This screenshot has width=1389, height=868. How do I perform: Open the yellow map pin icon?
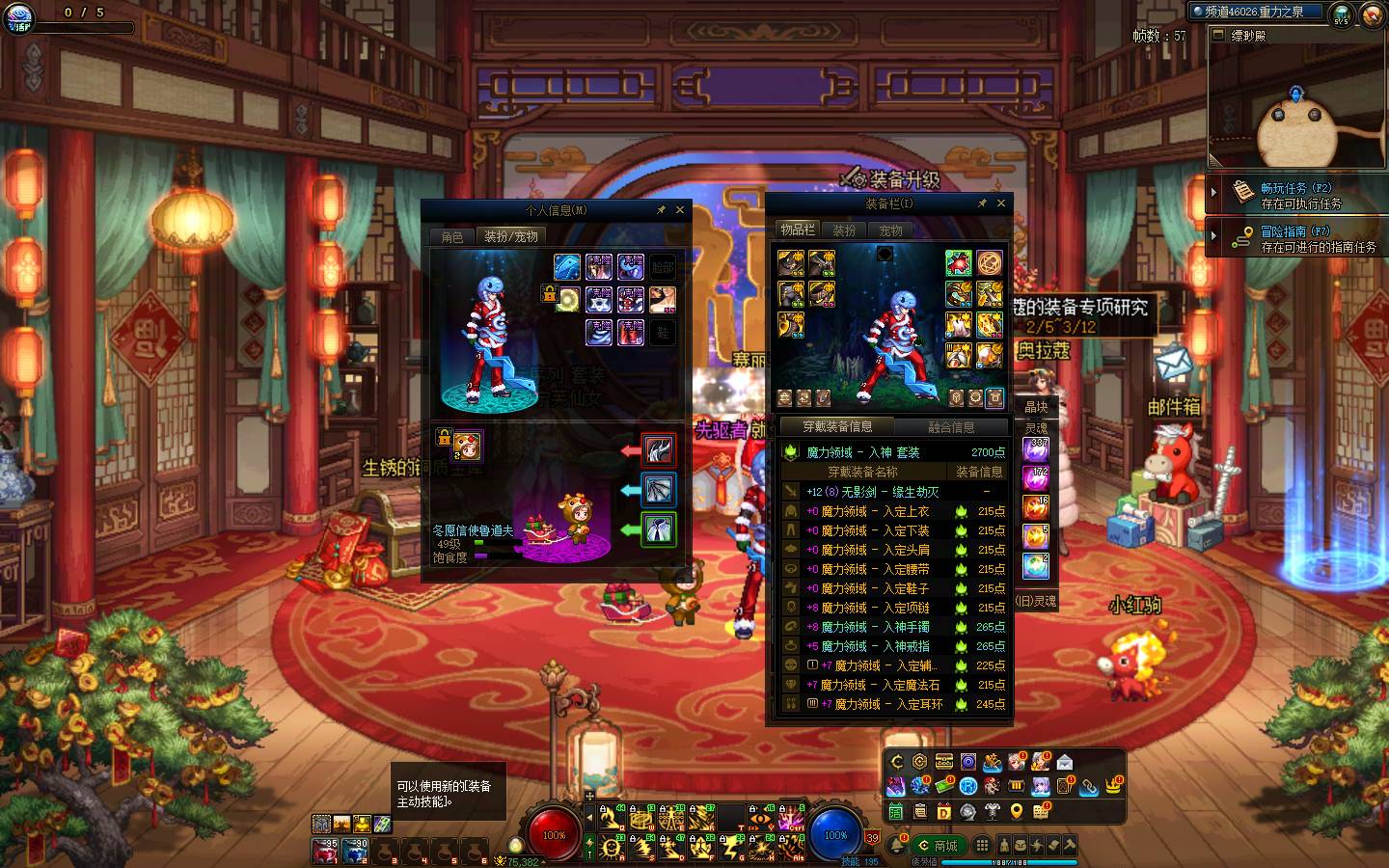(1017, 812)
